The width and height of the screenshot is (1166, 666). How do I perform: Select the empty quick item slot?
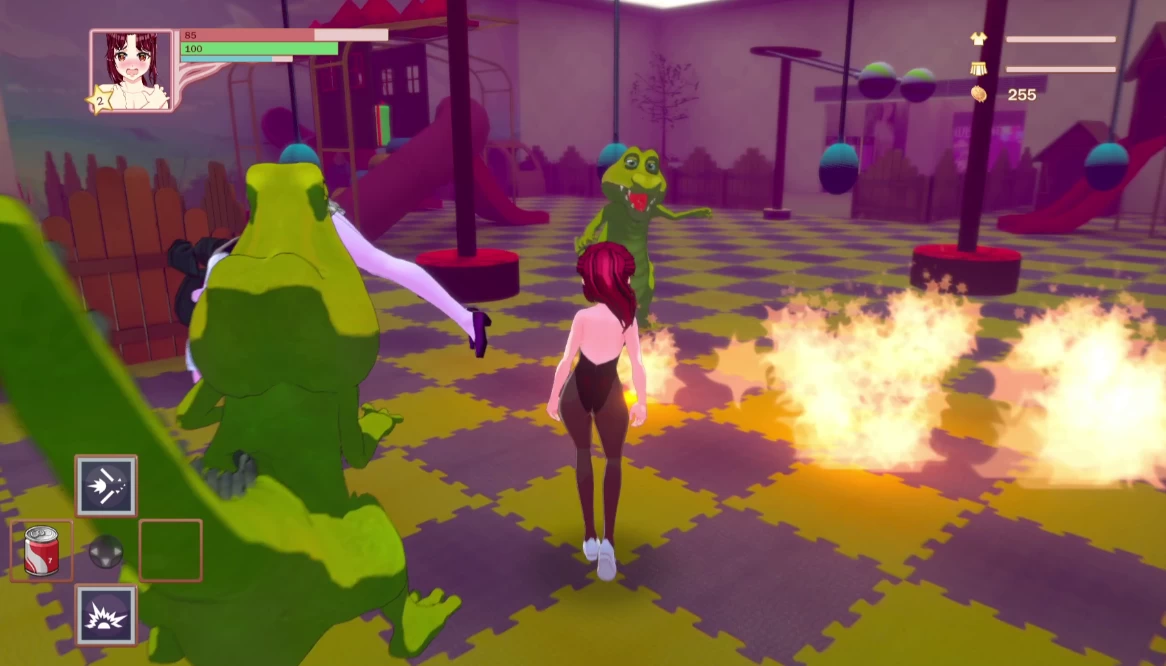pyautogui.click(x=171, y=550)
